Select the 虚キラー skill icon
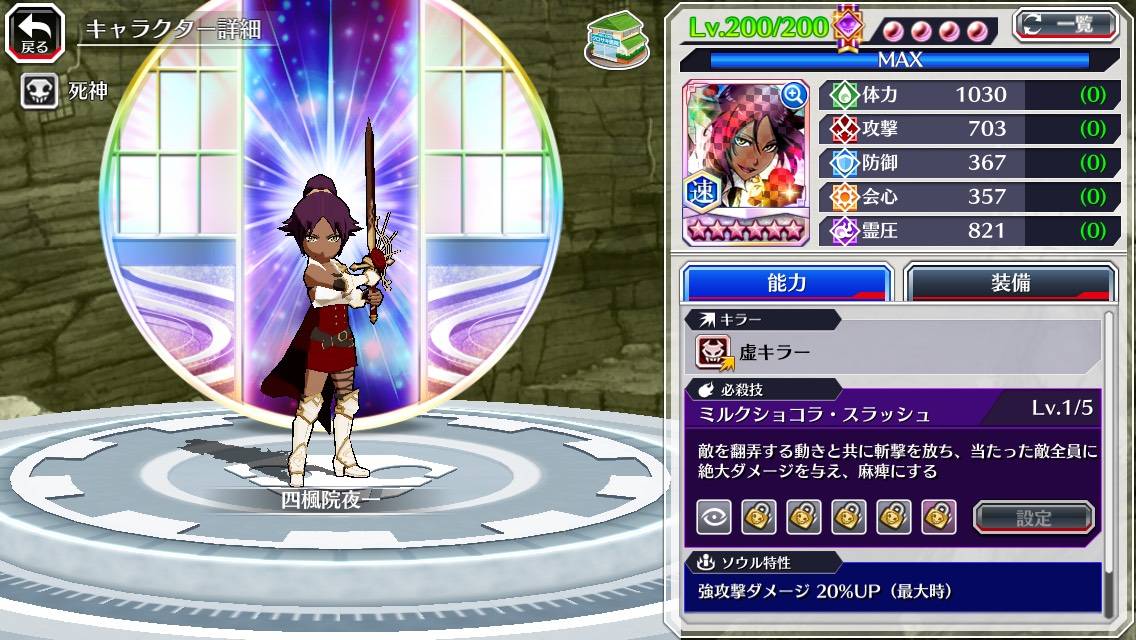The image size is (1136, 640). [714, 352]
